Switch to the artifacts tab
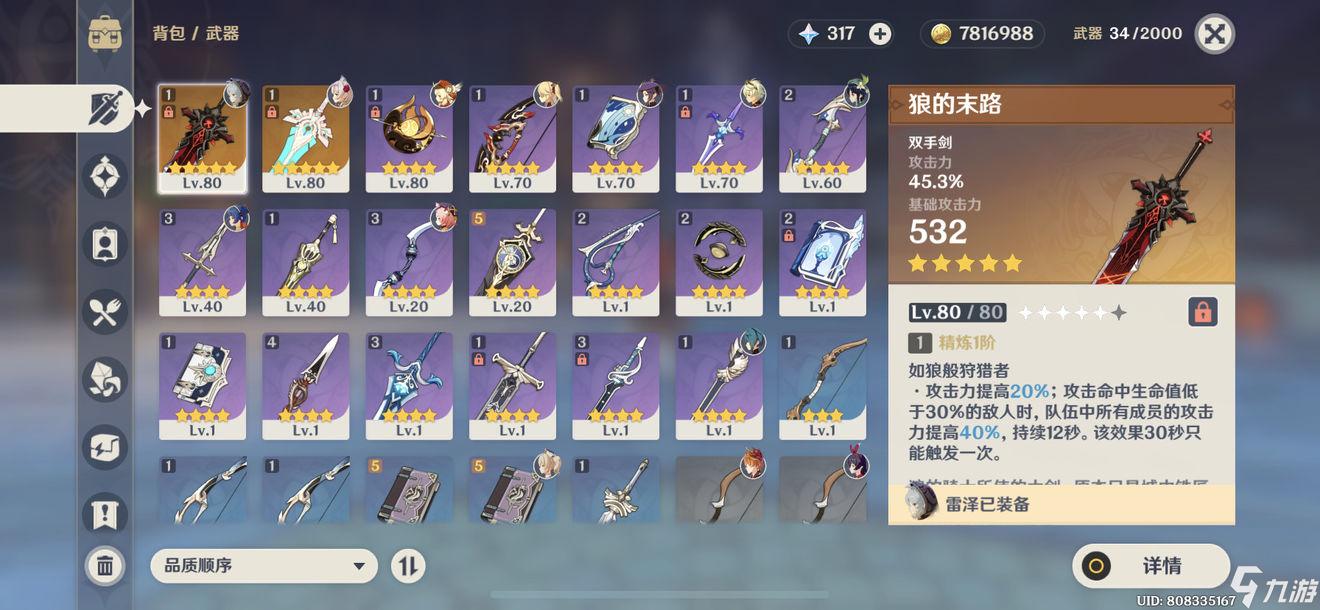Image resolution: width=1320 pixels, height=610 pixels. pyautogui.click(x=105, y=177)
